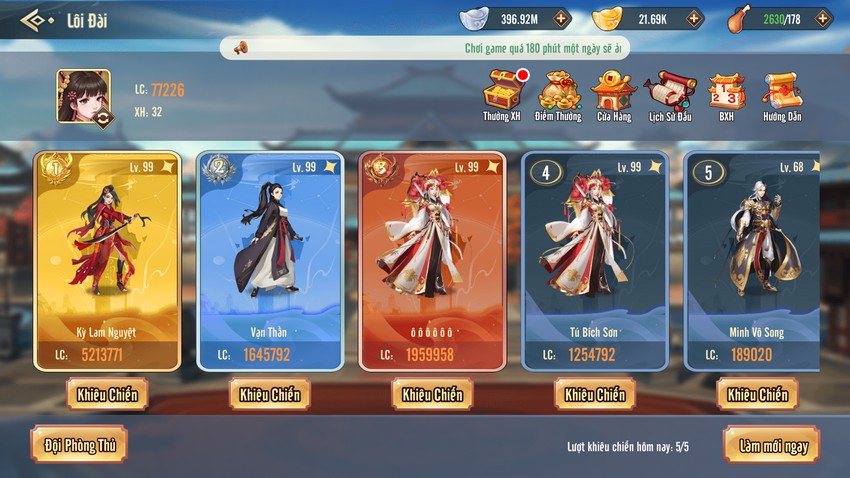This screenshot has height=478, width=850.
Task: Go back using the Lôi Đài arrow
Action: pos(38,19)
